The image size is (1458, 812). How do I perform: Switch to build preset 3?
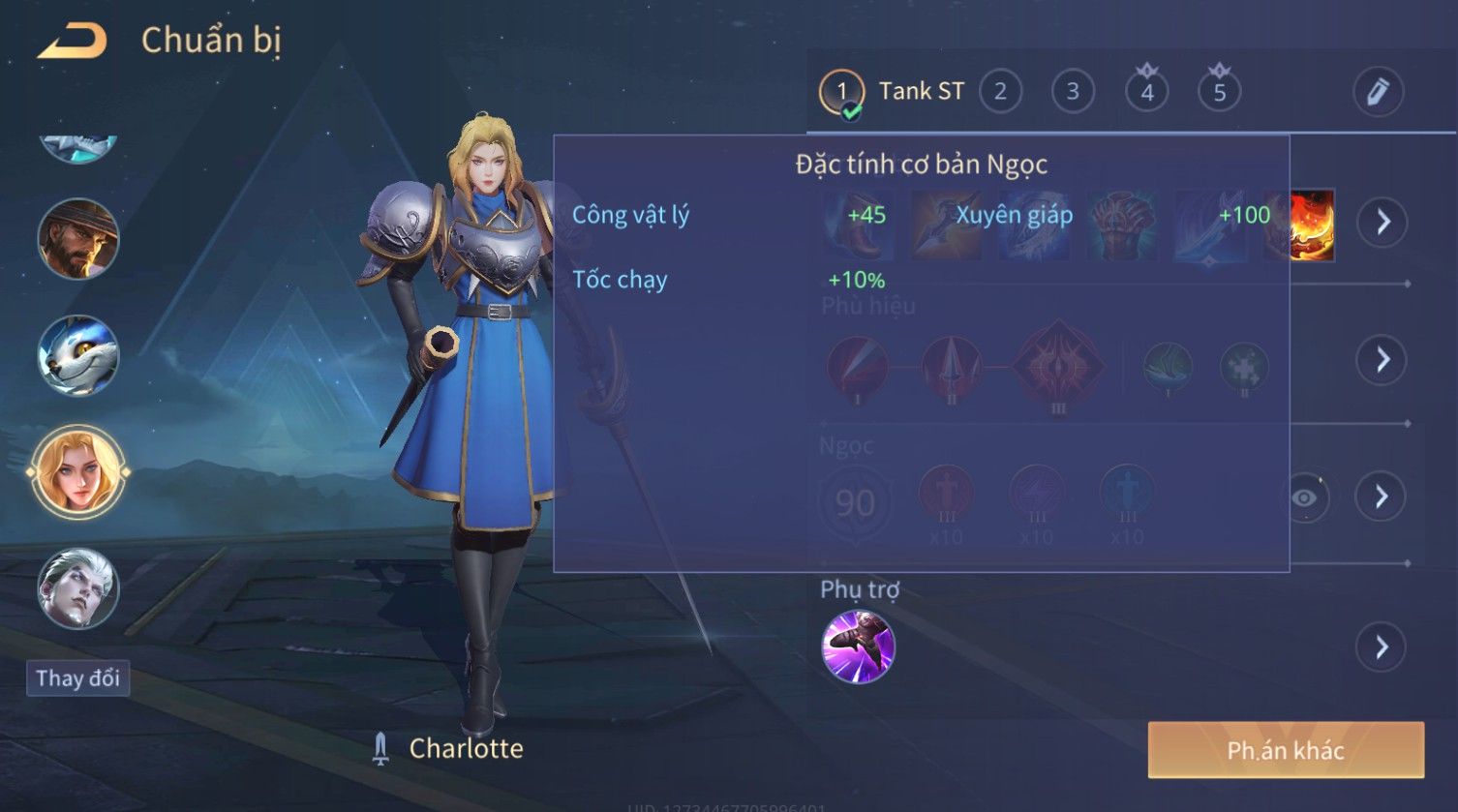coord(1073,92)
